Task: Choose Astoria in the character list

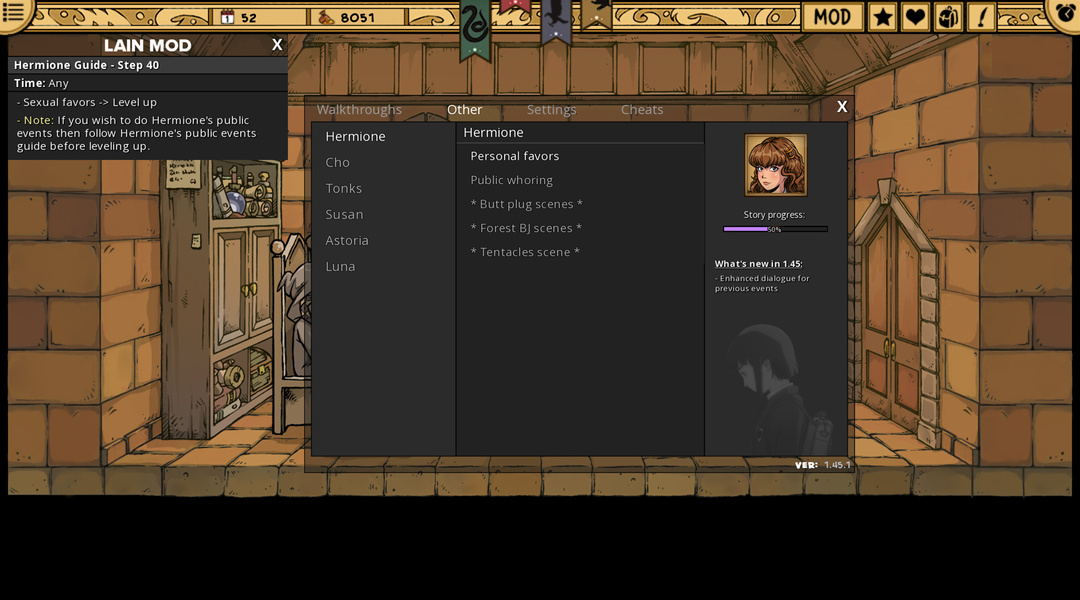Action: pyautogui.click(x=347, y=240)
